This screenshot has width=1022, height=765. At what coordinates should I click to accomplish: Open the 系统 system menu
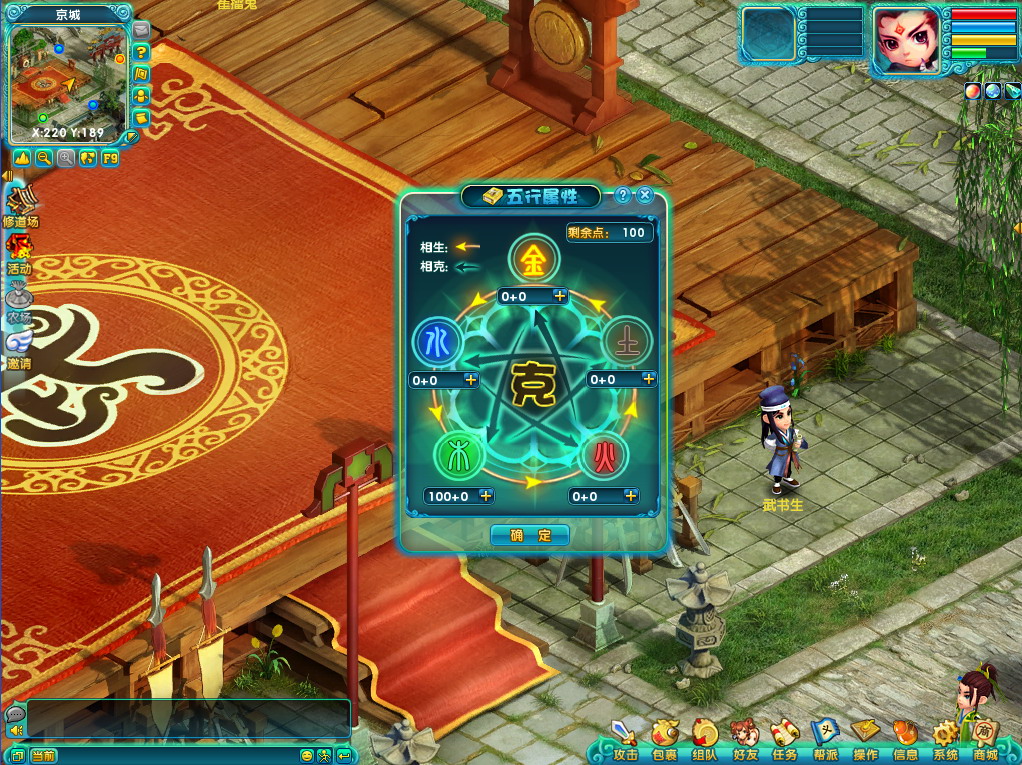[945, 737]
